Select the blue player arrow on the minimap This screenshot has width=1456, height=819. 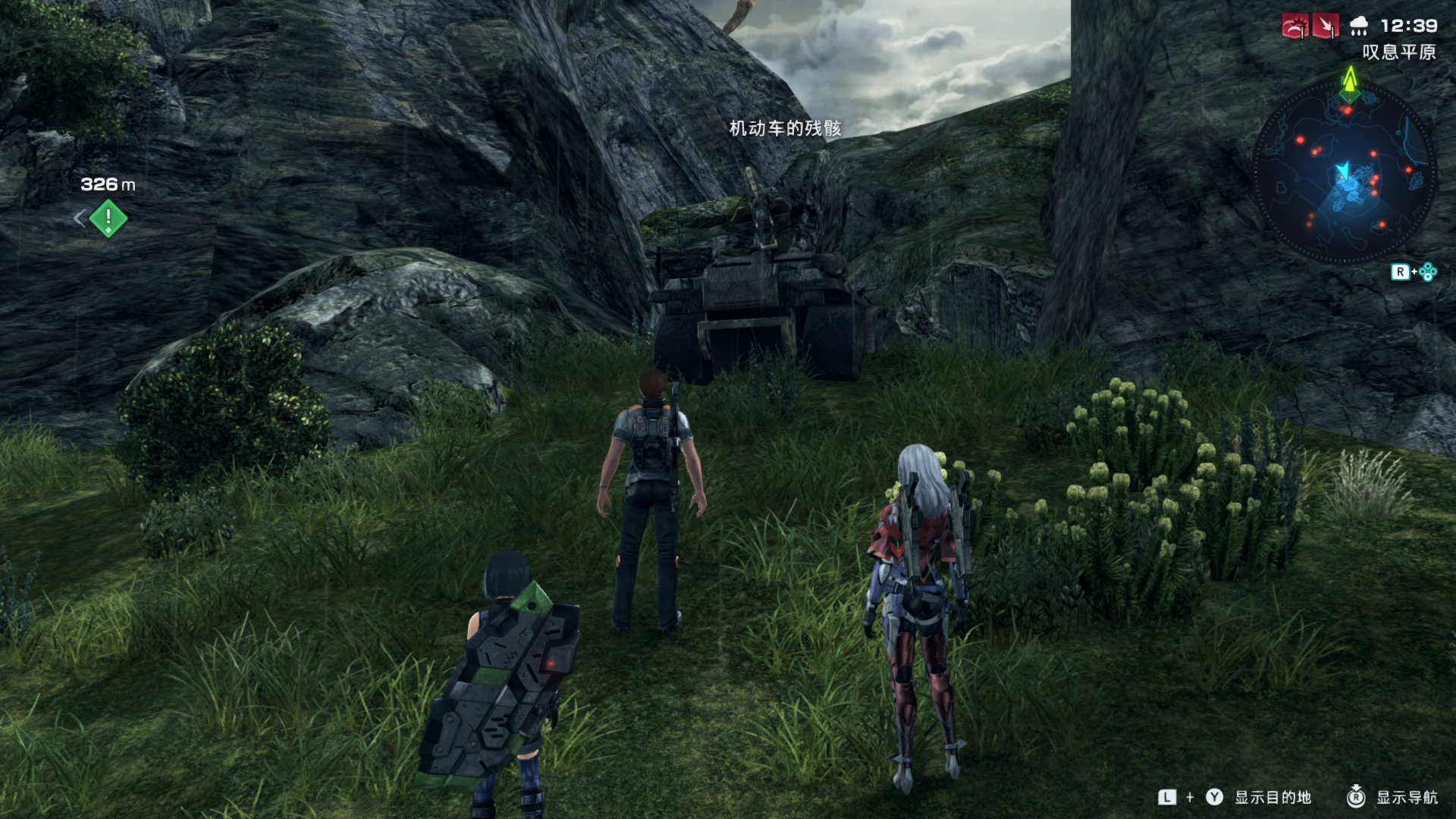1344,171
